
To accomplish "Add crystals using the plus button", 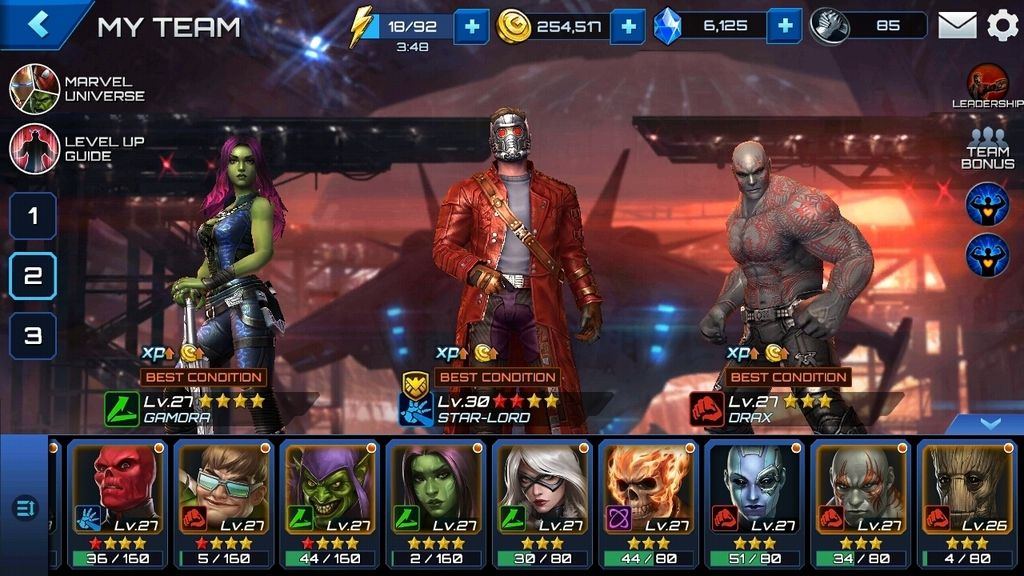I will (x=785, y=27).
